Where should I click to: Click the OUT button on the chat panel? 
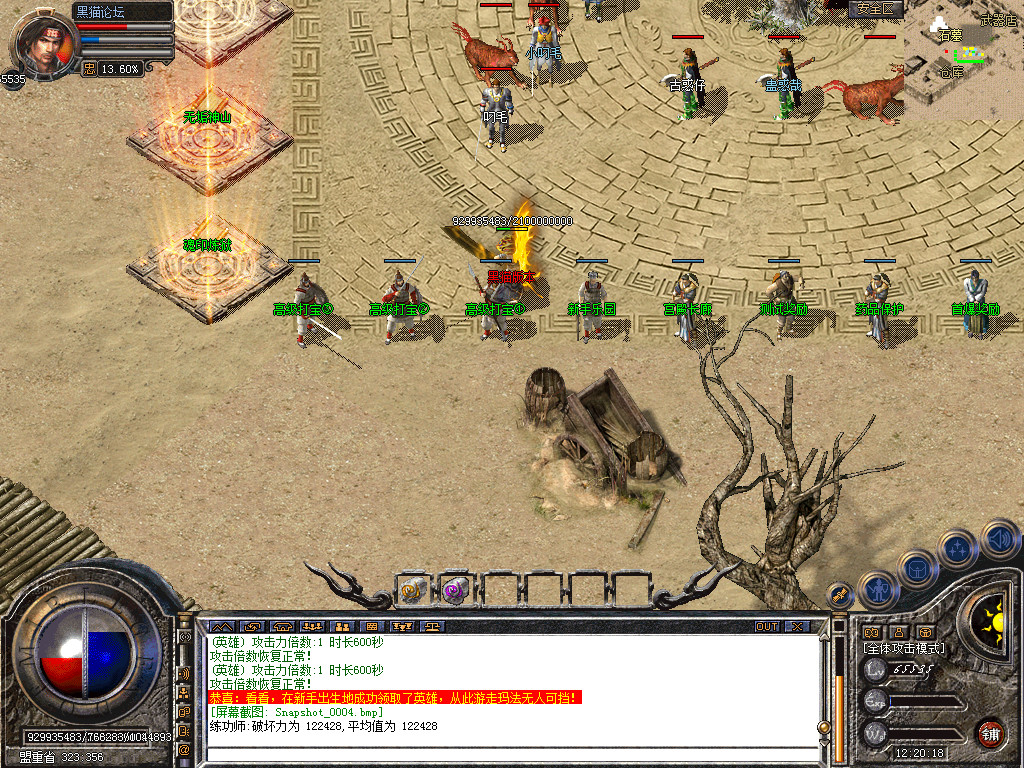tap(767, 627)
